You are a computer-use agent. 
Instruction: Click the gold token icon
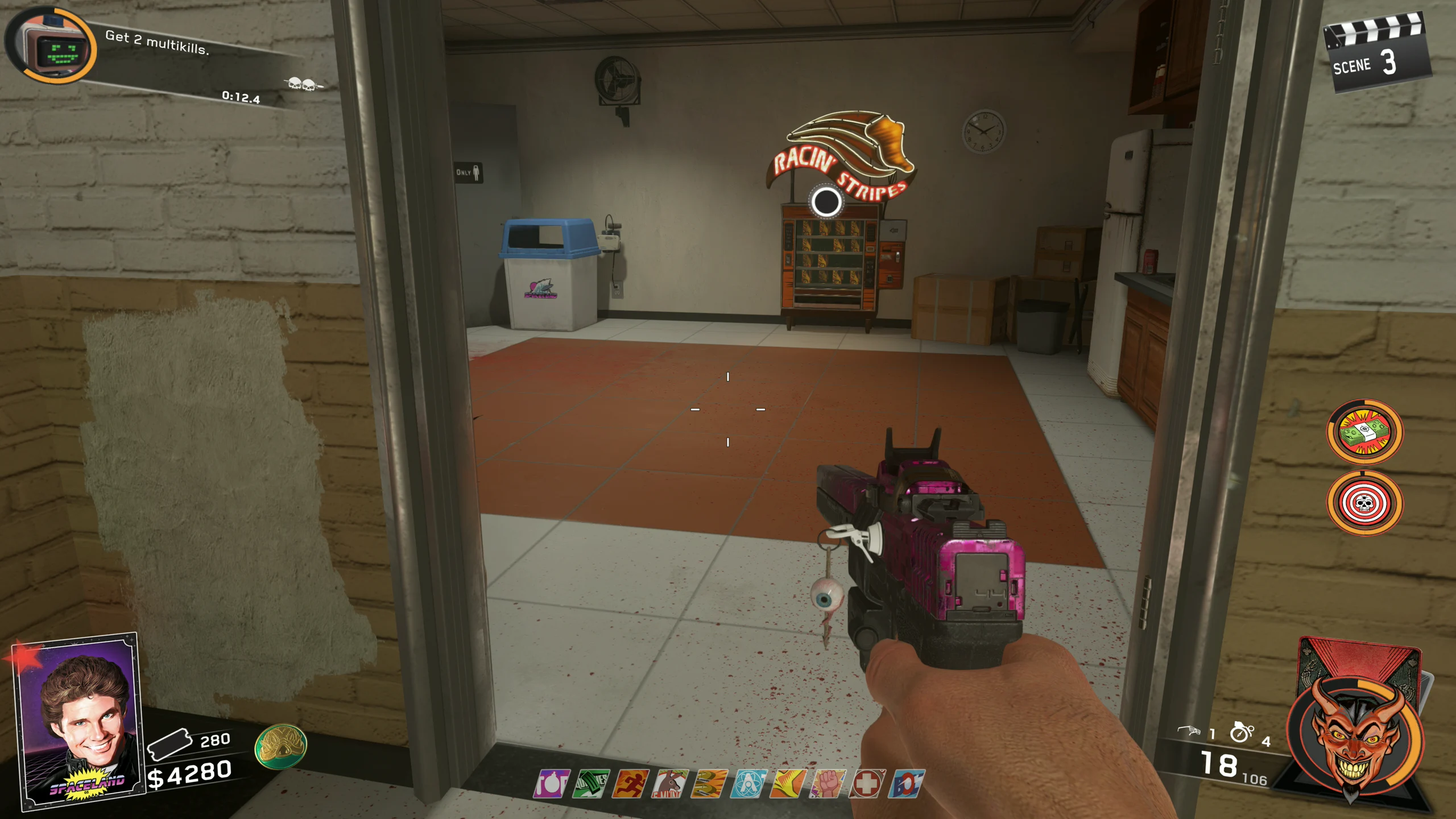pyautogui.click(x=281, y=746)
